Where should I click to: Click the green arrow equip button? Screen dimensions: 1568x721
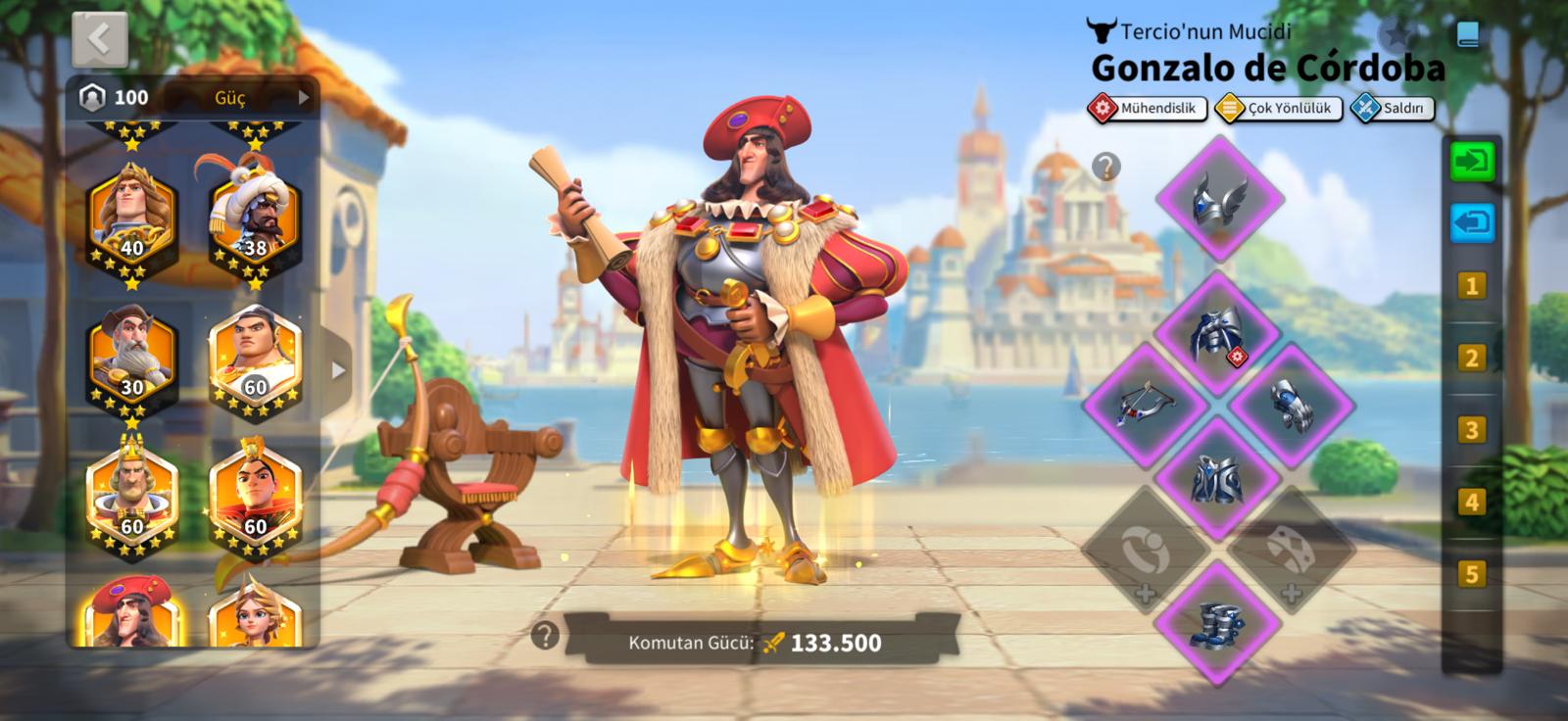tap(1472, 161)
